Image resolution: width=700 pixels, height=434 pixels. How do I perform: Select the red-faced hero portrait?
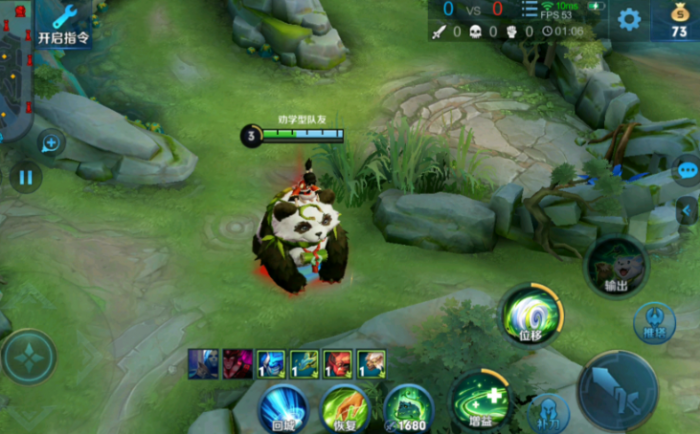(338, 363)
